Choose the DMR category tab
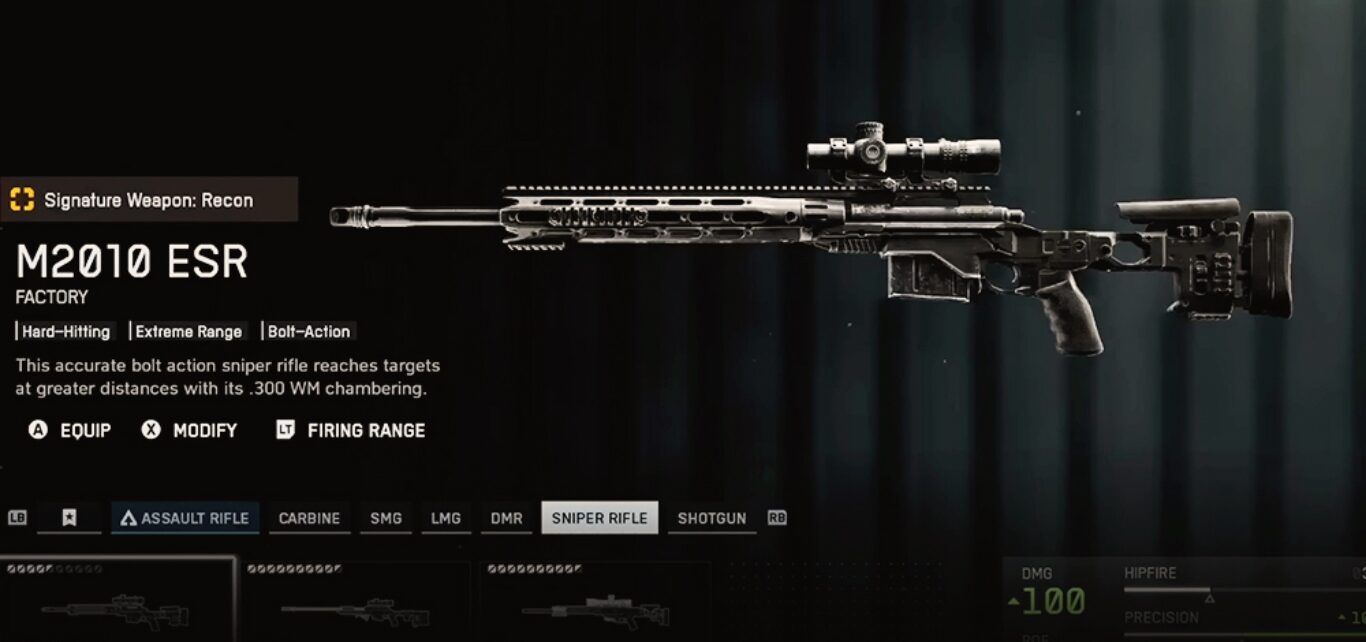Image resolution: width=1366 pixels, height=642 pixels. (506, 518)
